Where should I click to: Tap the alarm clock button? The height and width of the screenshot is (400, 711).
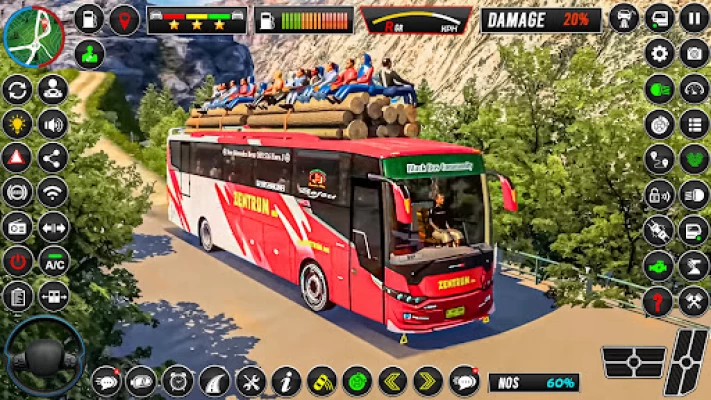(178, 380)
